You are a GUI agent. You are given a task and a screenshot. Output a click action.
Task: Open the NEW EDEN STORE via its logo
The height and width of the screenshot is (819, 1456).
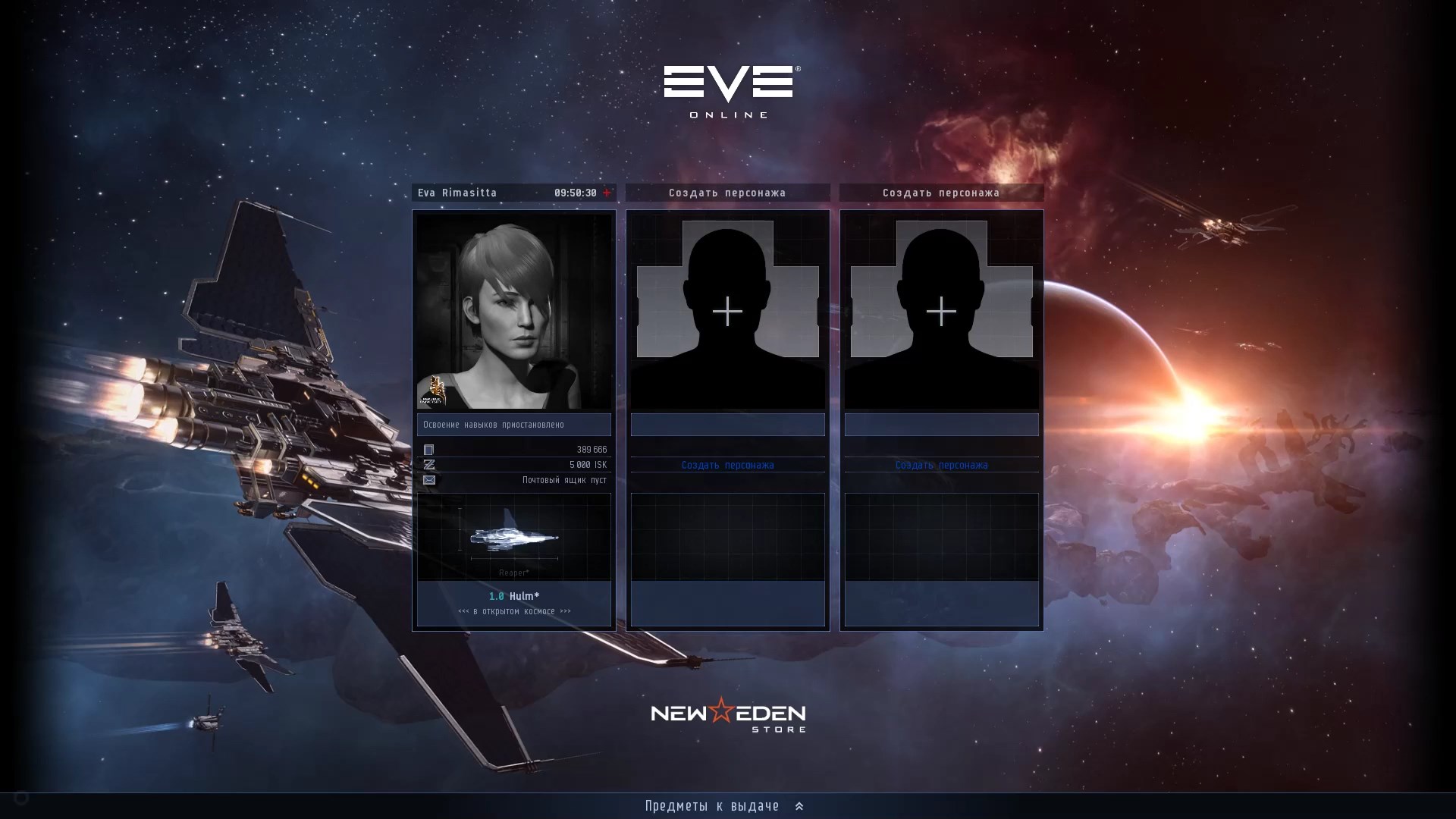(726, 714)
